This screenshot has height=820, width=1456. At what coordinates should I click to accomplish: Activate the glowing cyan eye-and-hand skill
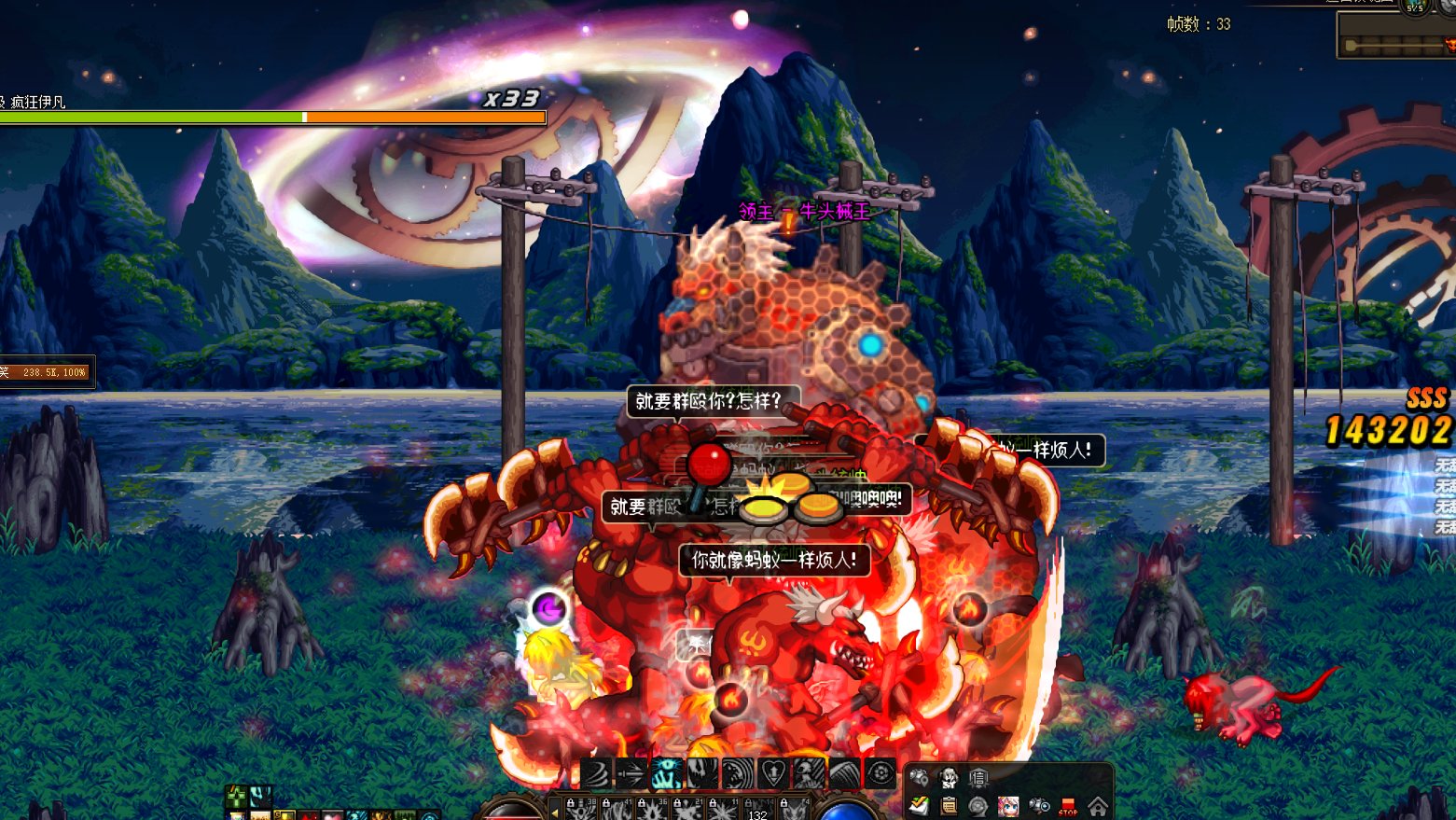pyautogui.click(x=667, y=773)
